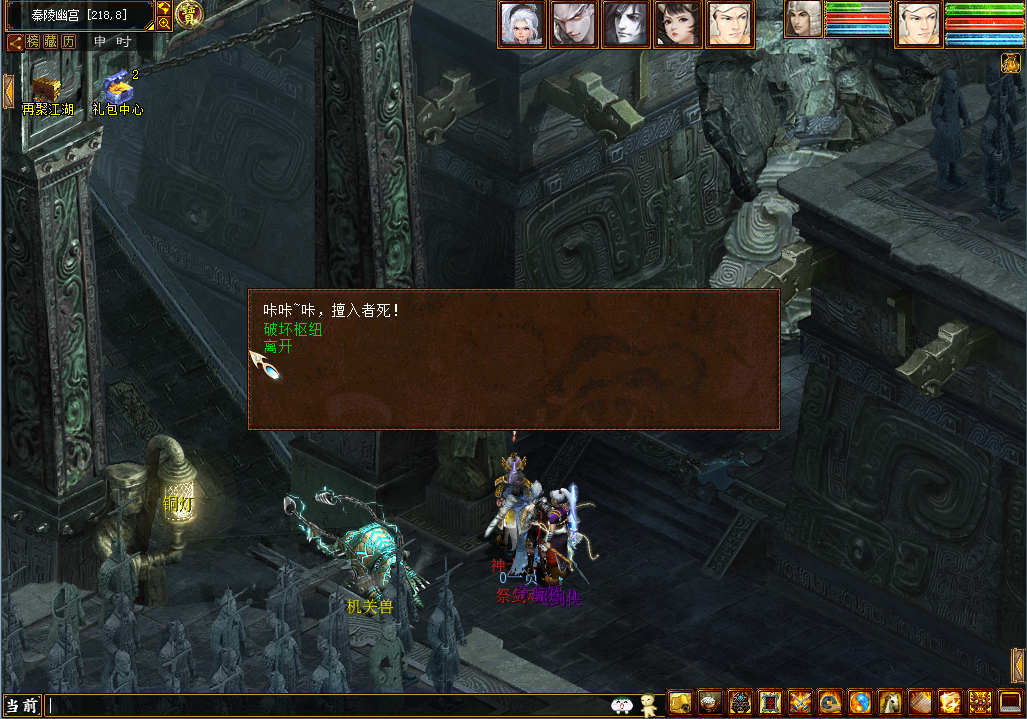Open the yin-yang orb menu icon

click(860, 703)
